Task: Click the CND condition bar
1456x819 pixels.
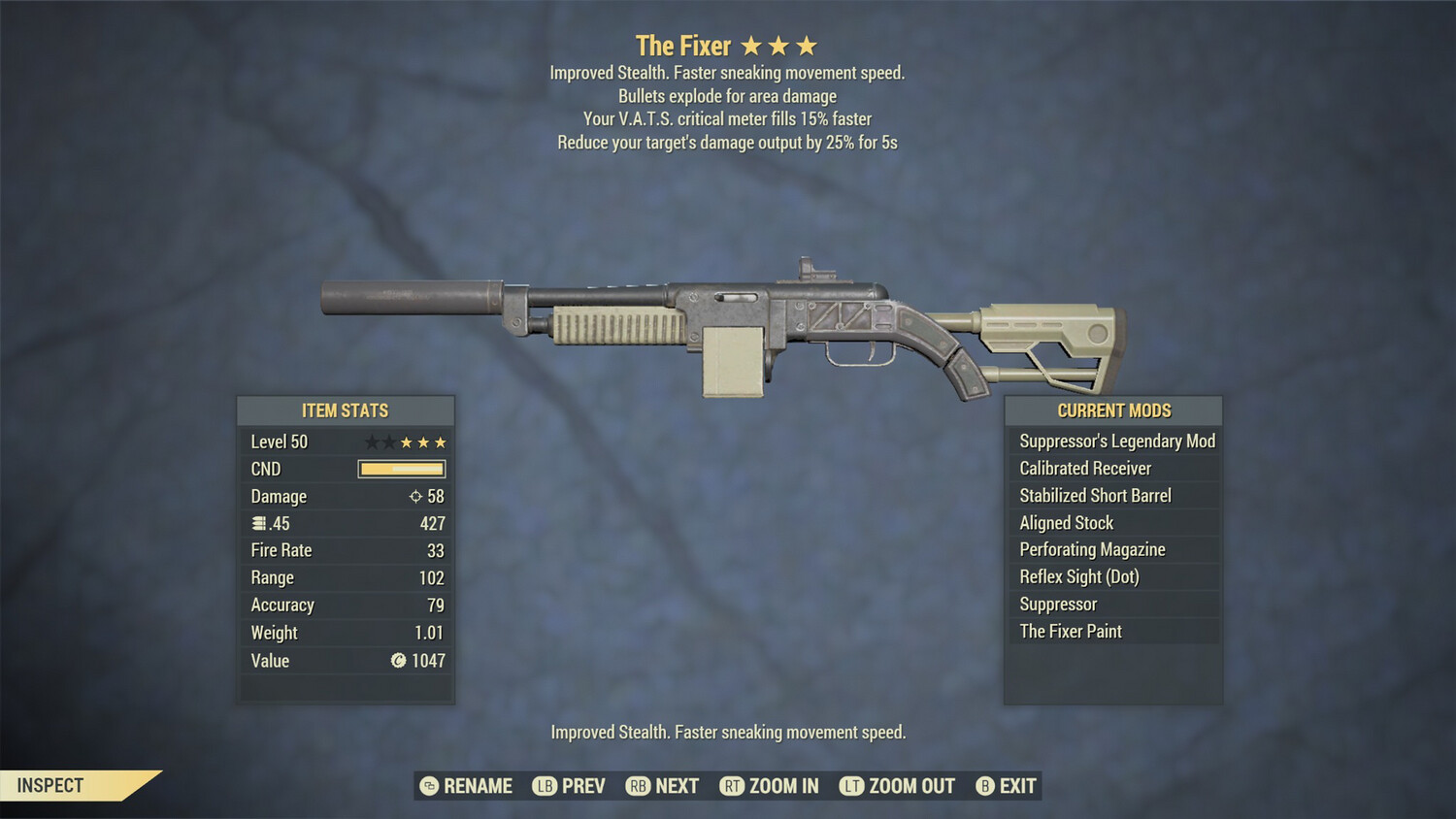Action: [401, 469]
